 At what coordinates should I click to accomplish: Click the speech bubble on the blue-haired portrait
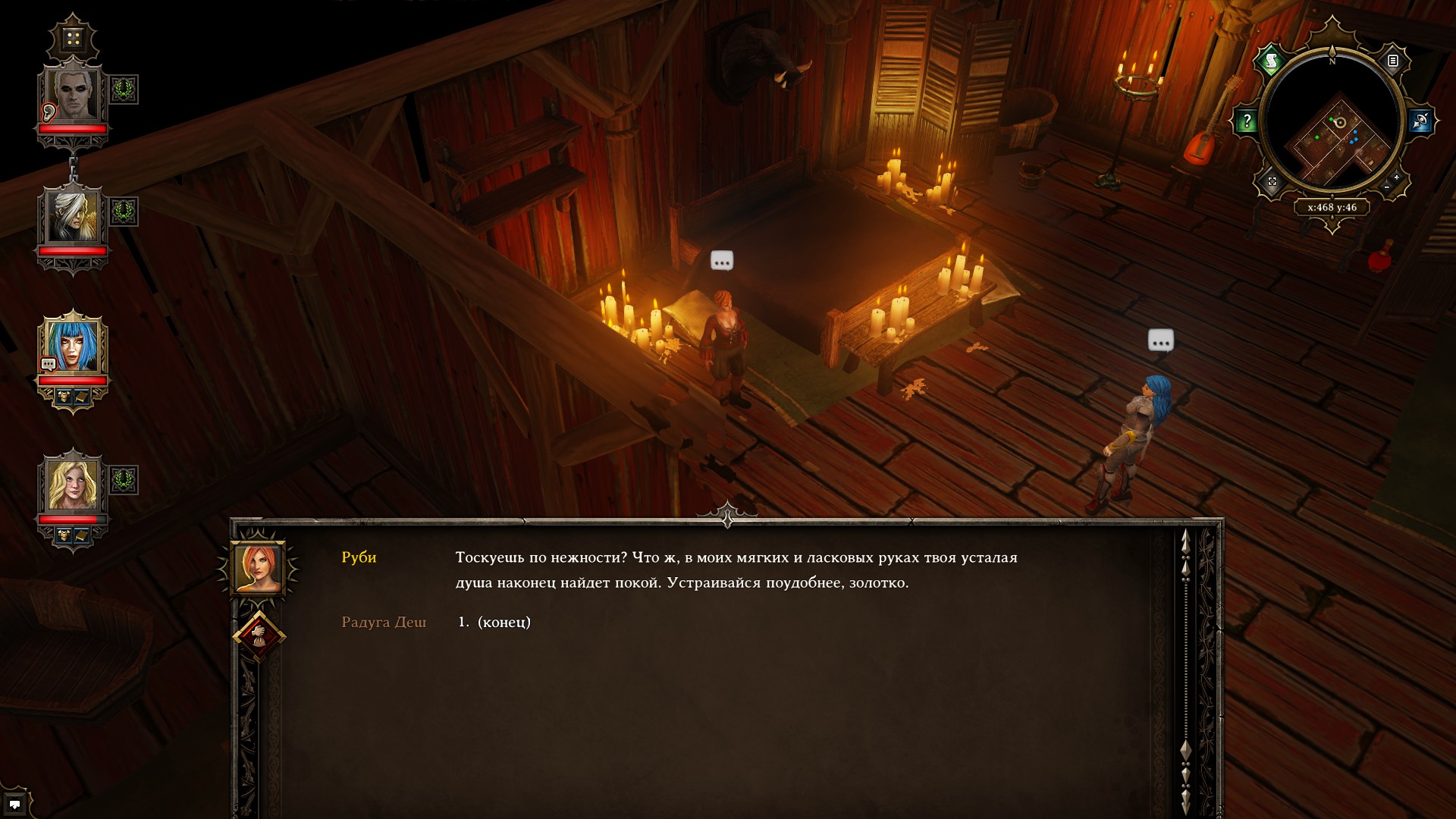pos(47,362)
